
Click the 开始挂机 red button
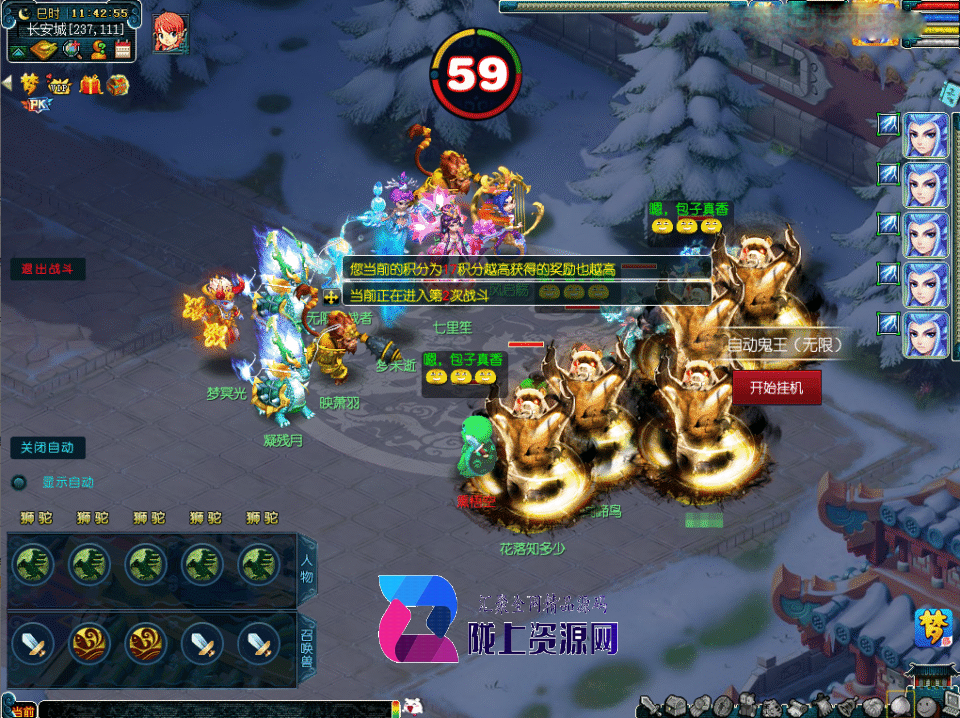point(777,387)
